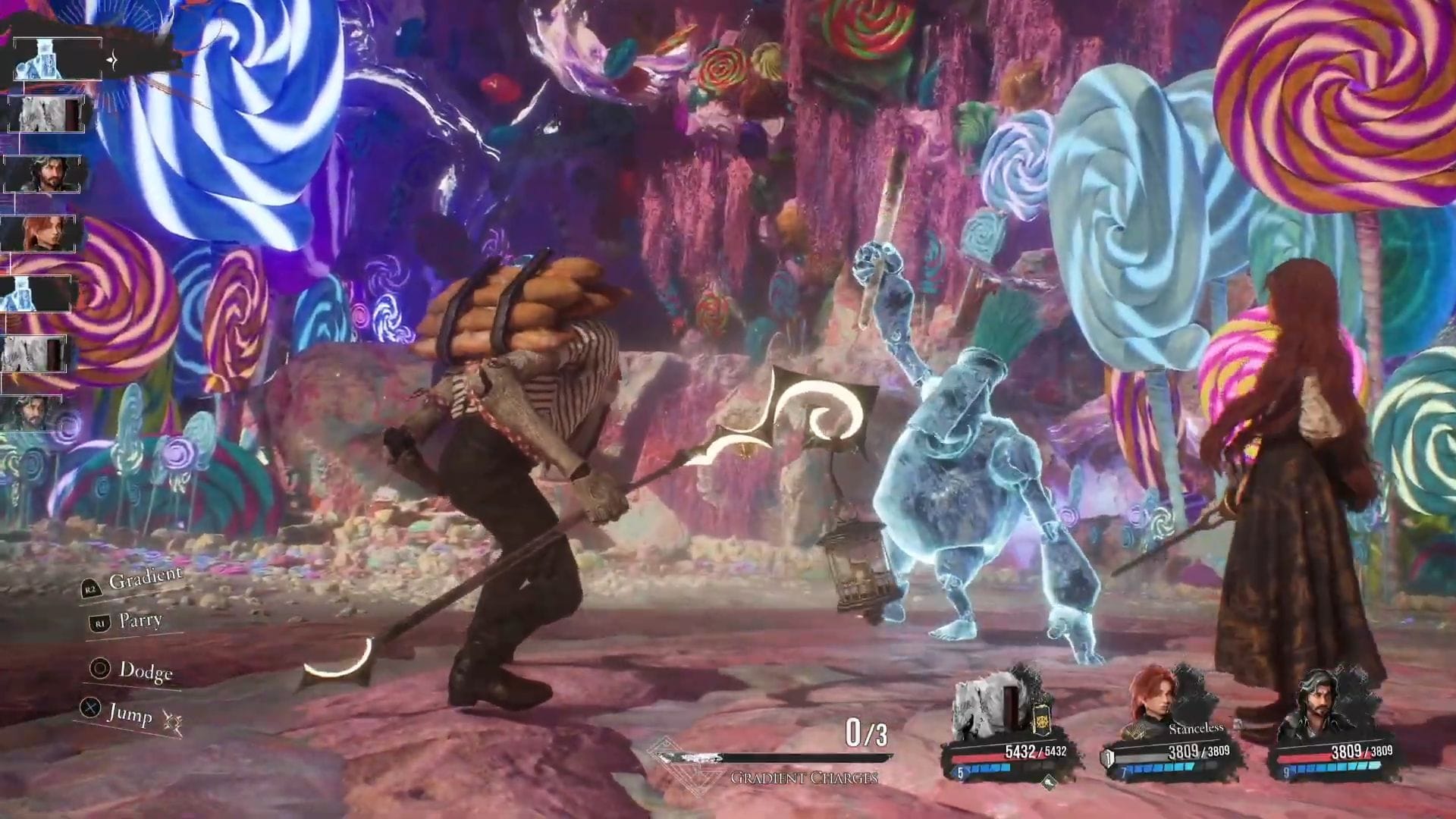1456x819 pixels.
Task: Select the circle Dodge action icon
Action: pos(99,669)
